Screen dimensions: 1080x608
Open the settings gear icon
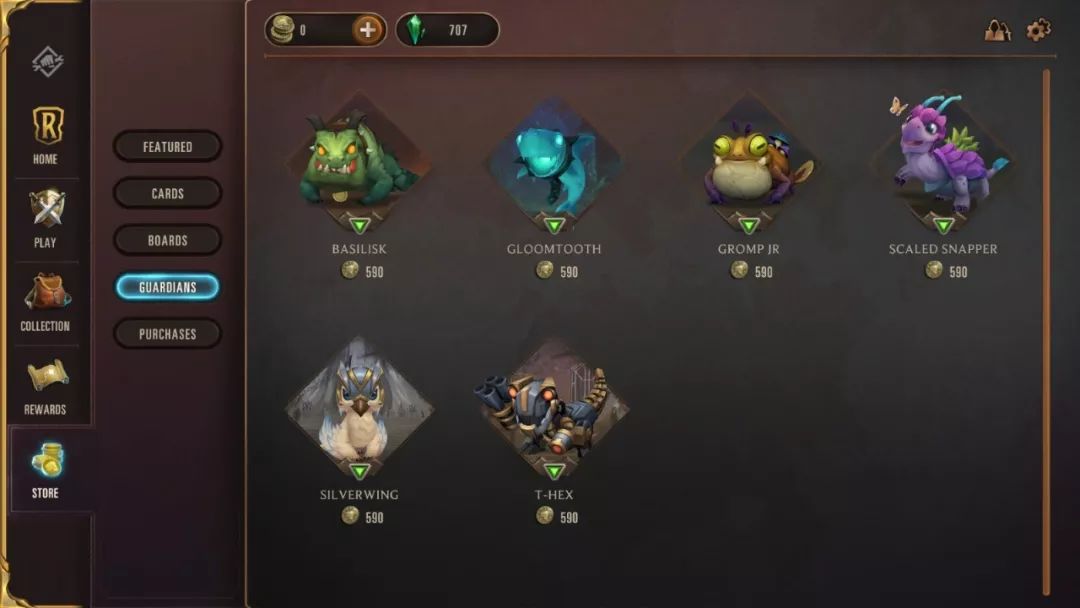1039,30
